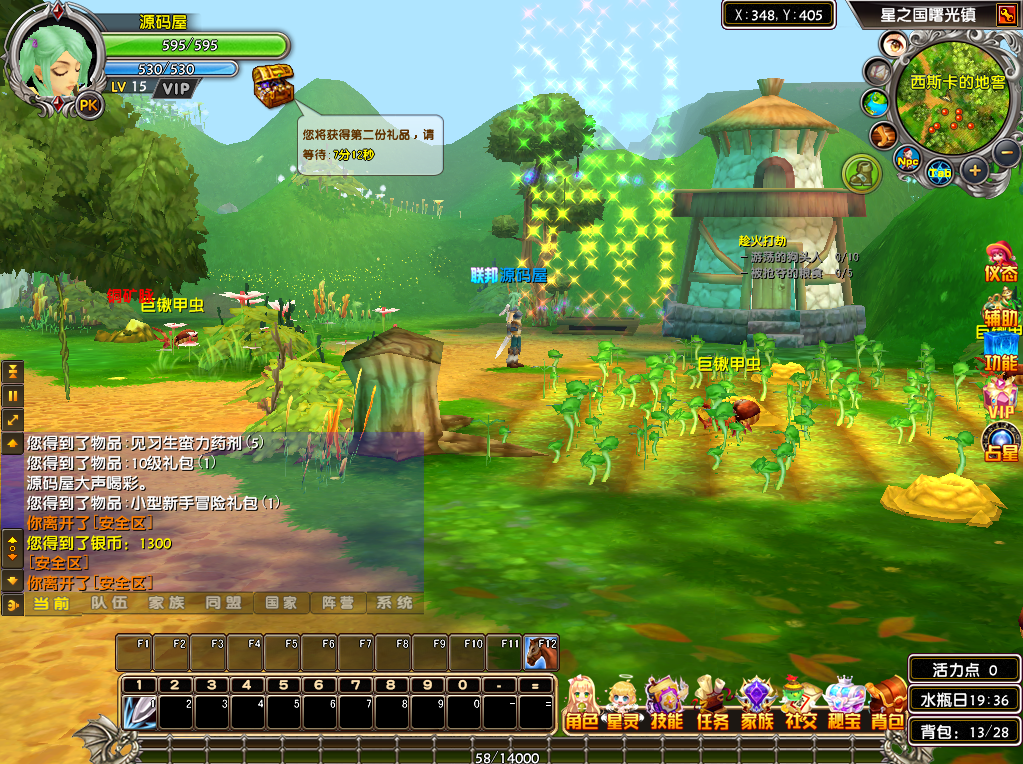The height and width of the screenshot is (764, 1023).
Task: Toggle the PK mode button
Action: click(x=89, y=105)
